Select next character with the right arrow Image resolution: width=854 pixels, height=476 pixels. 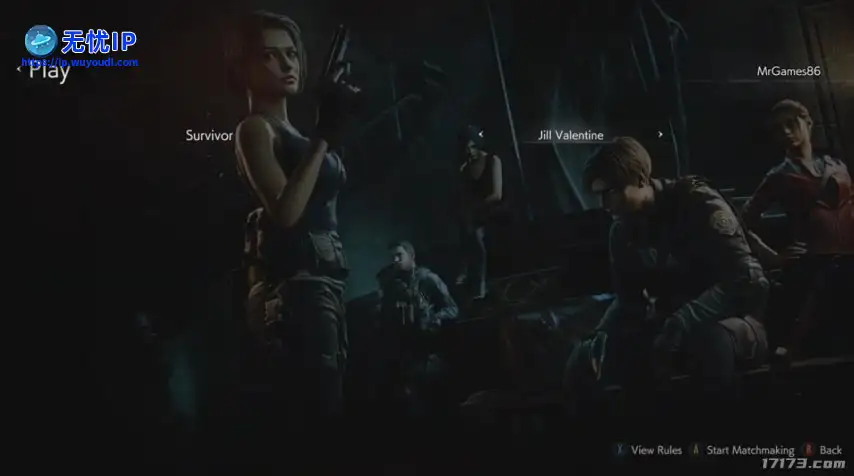(660, 134)
